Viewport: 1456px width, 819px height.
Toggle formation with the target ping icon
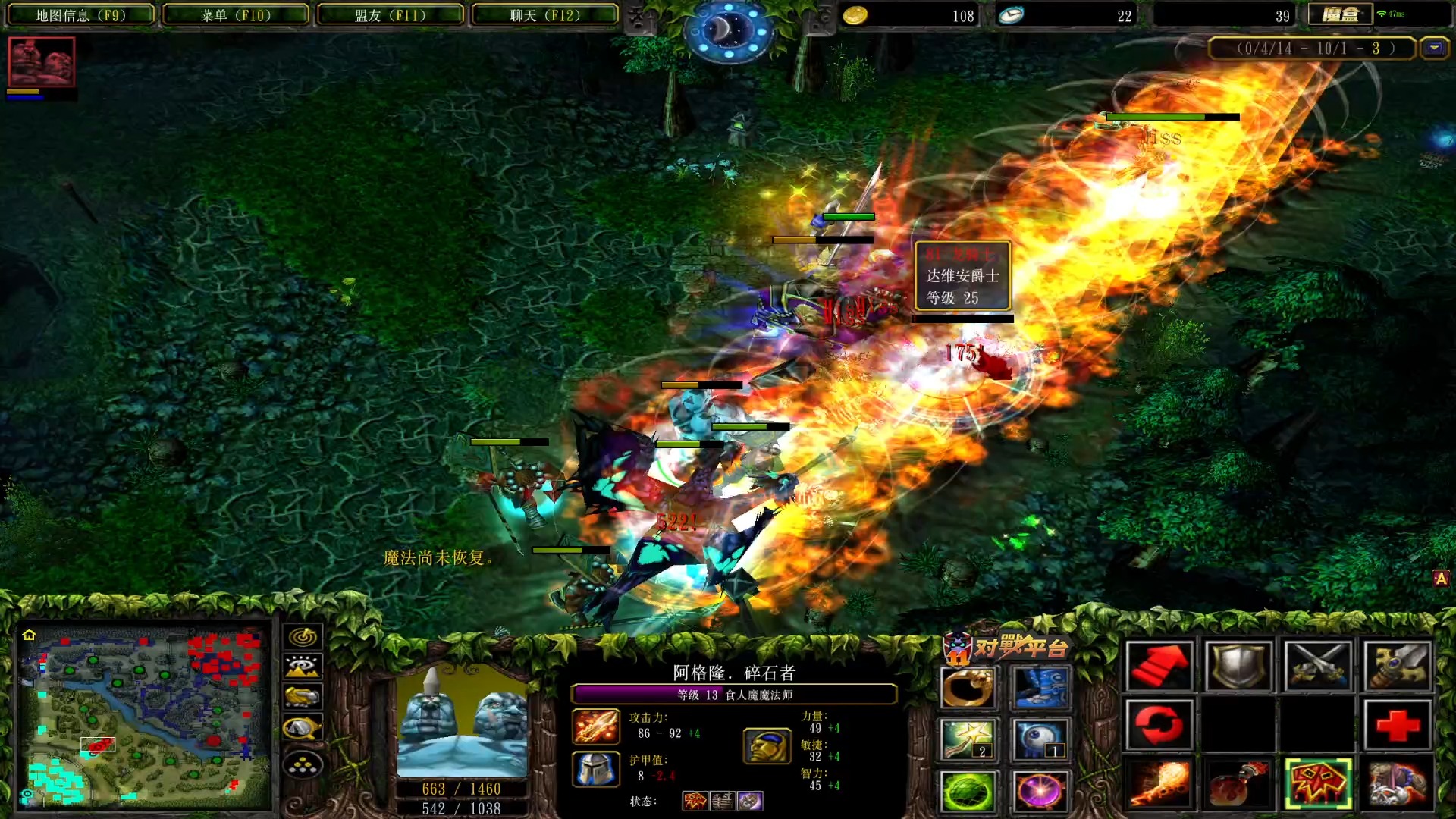pyautogui.click(x=303, y=638)
